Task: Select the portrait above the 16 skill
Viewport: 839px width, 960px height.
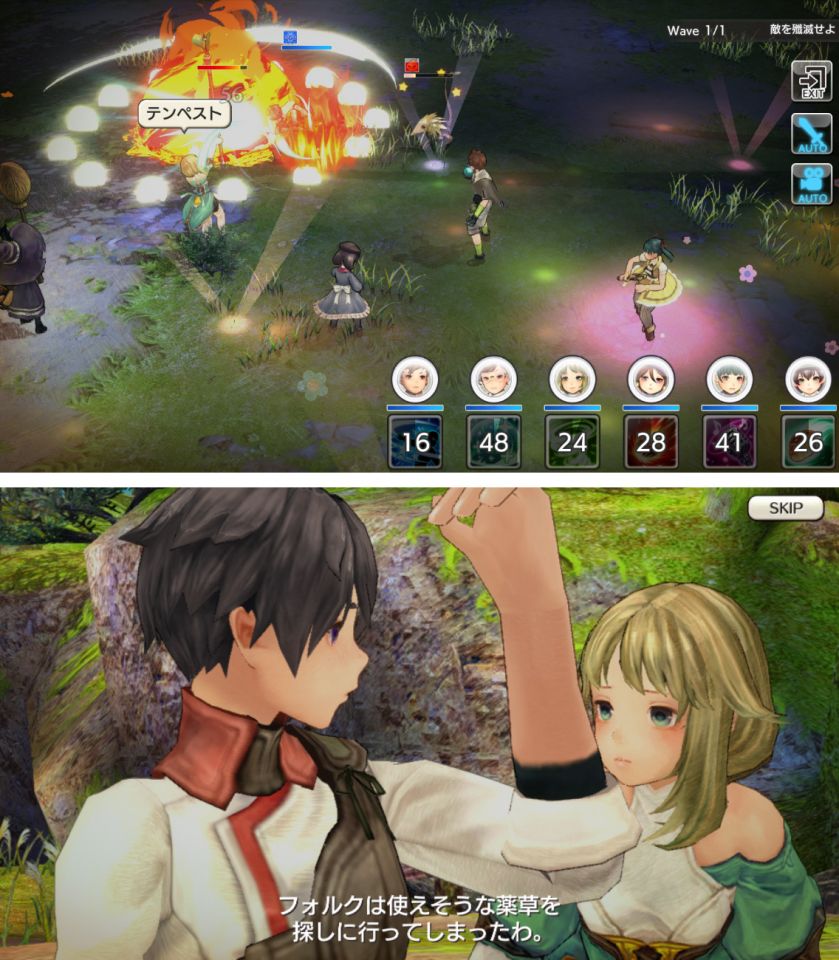Action: coord(415,379)
